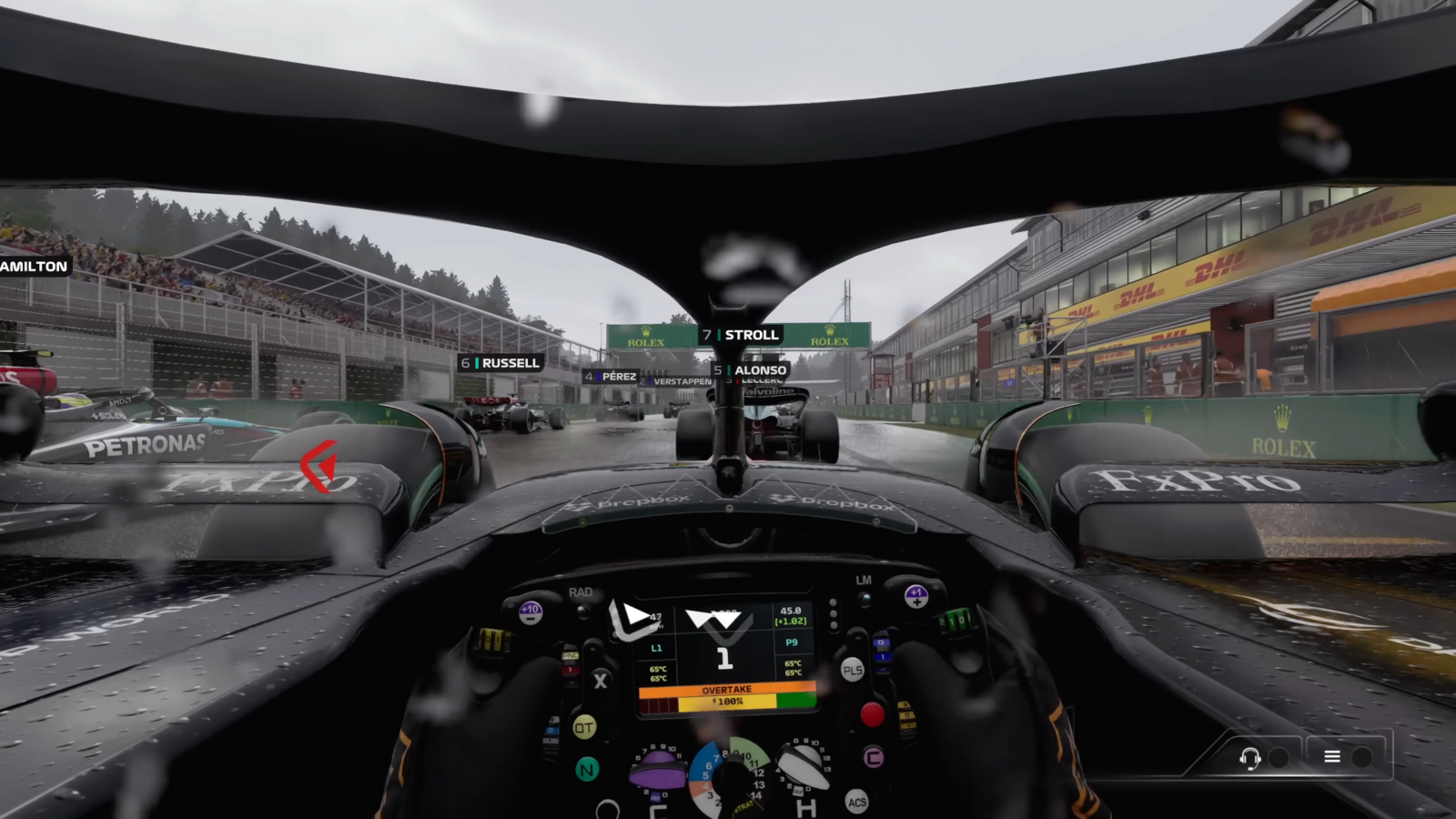Tap the headset voice chat icon
1456x819 pixels.
(x=1250, y=756)
